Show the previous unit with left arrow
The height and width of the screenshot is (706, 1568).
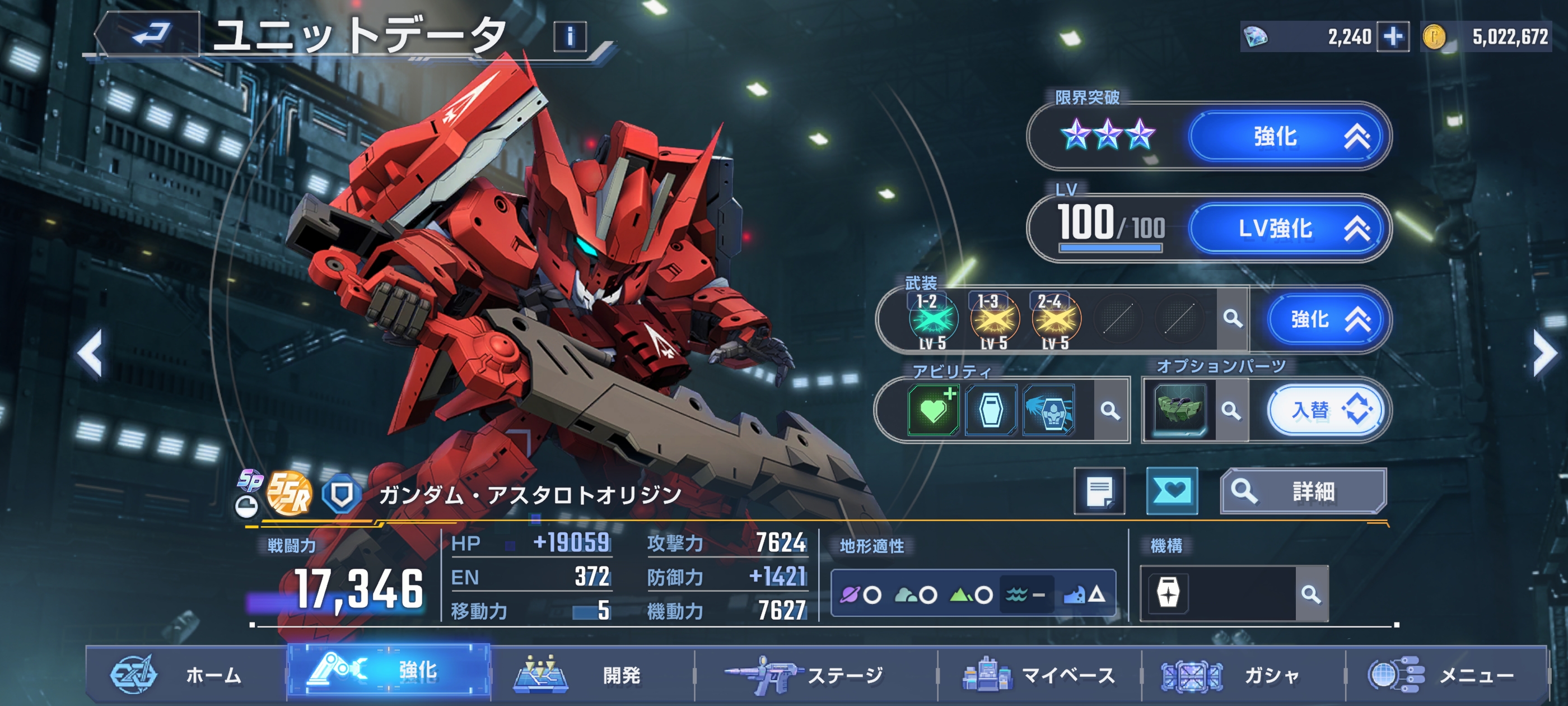[90, 354]
